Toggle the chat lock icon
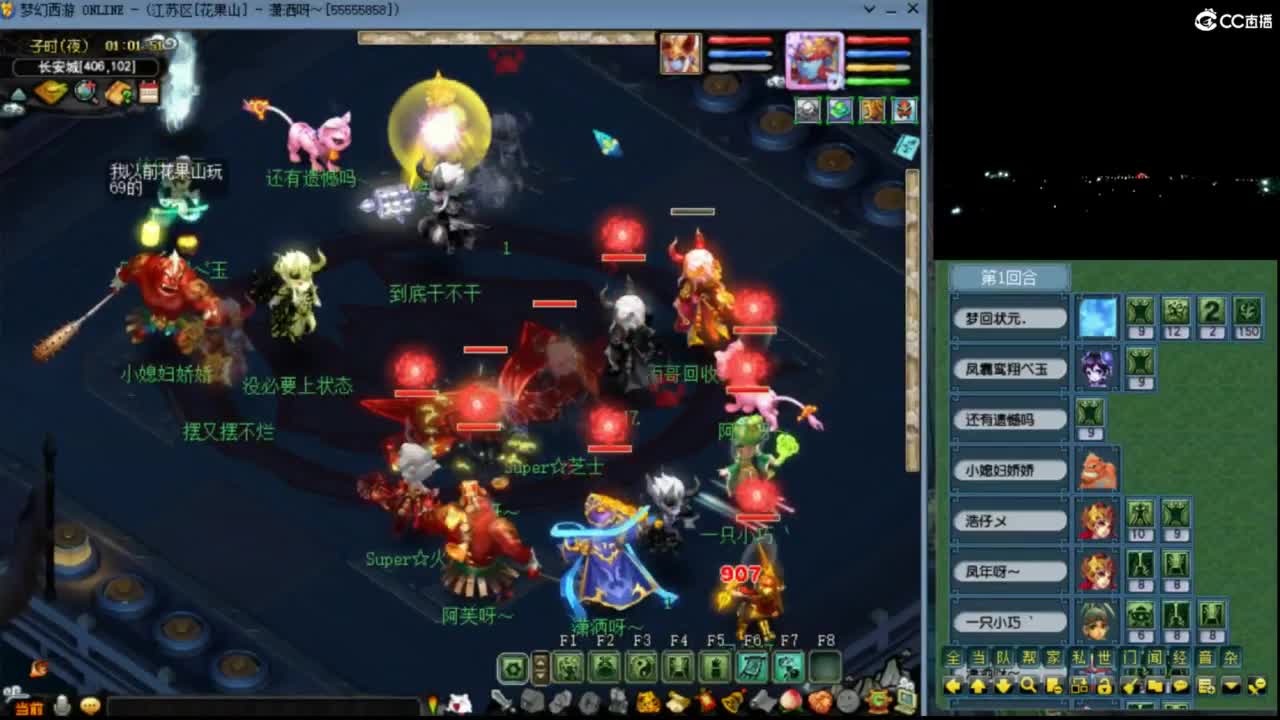 pyautogui.click(x=1104, y=687)
